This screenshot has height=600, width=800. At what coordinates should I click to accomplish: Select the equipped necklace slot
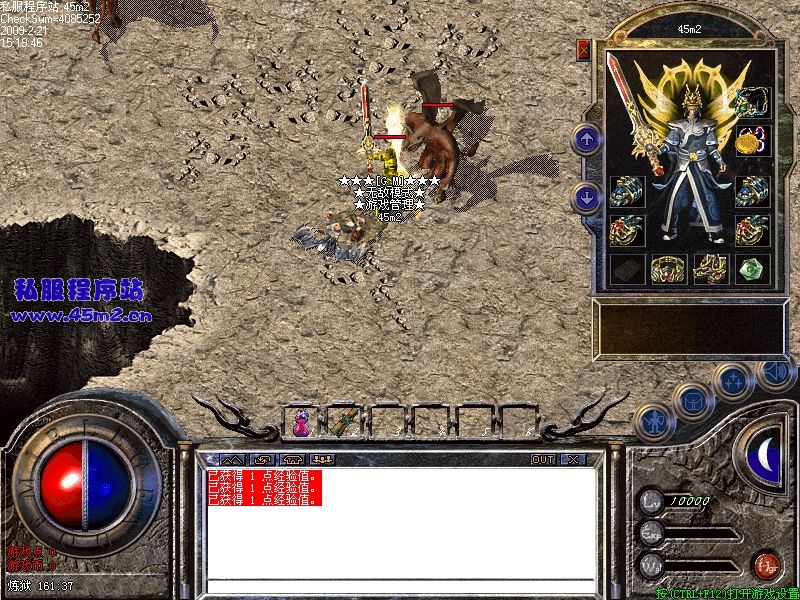752,100
